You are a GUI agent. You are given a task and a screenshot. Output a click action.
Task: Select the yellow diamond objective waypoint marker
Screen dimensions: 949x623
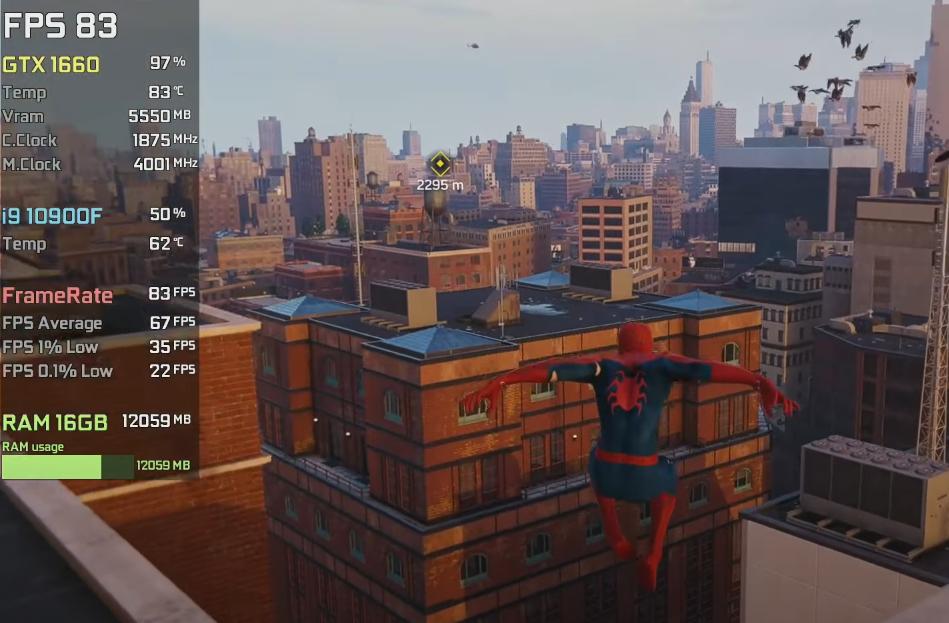pyautogui.click(x=439, y=164)
